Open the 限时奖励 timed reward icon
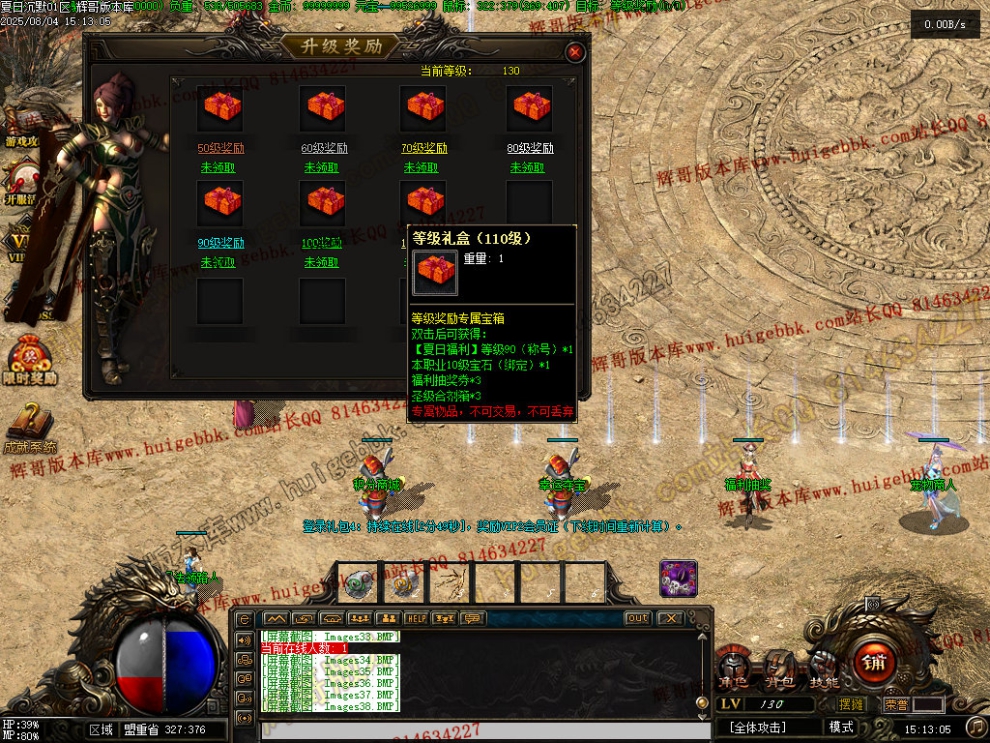990x743 pixels. point(30,360)
